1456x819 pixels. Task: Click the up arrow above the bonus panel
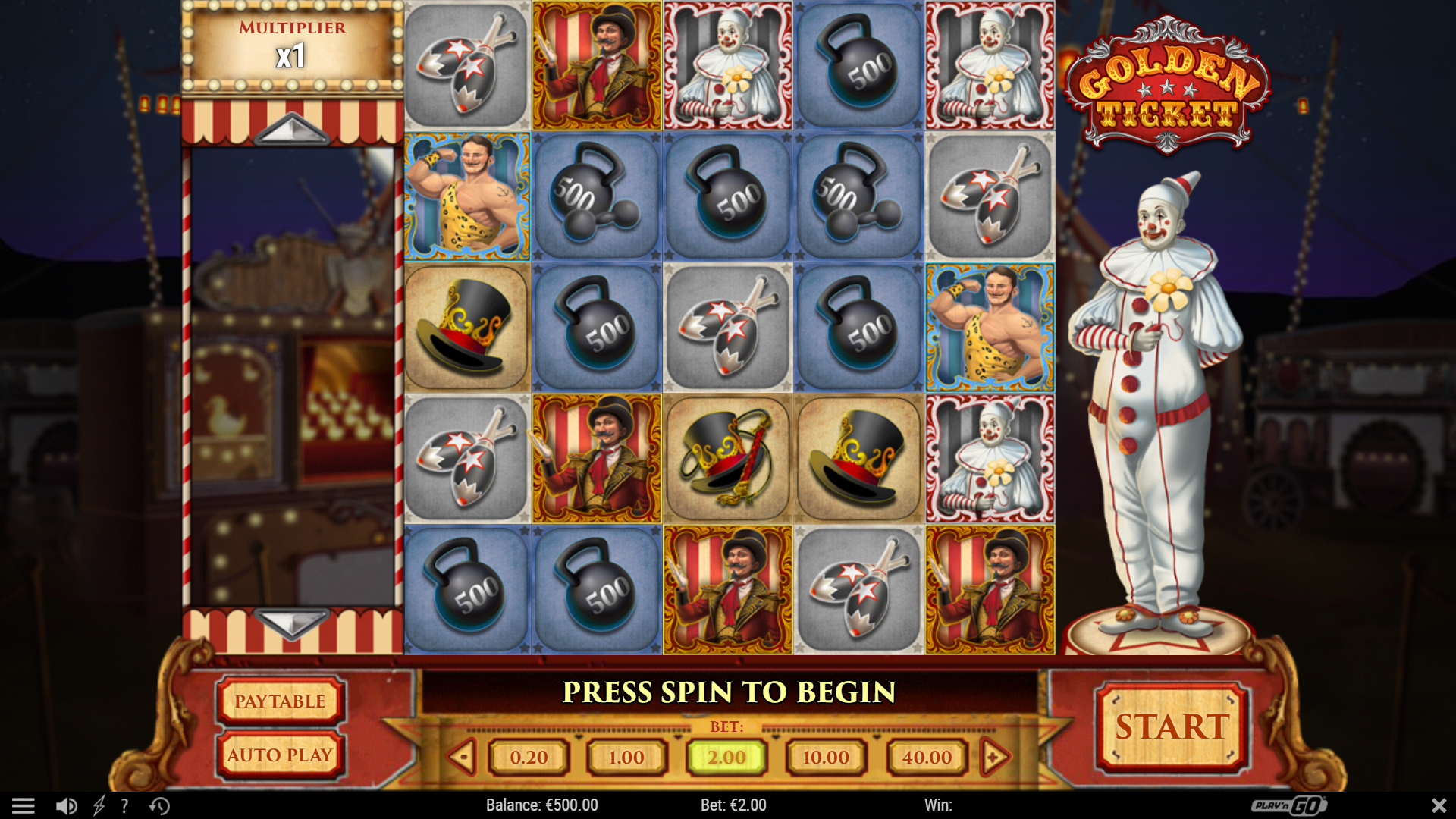[291, 129]
